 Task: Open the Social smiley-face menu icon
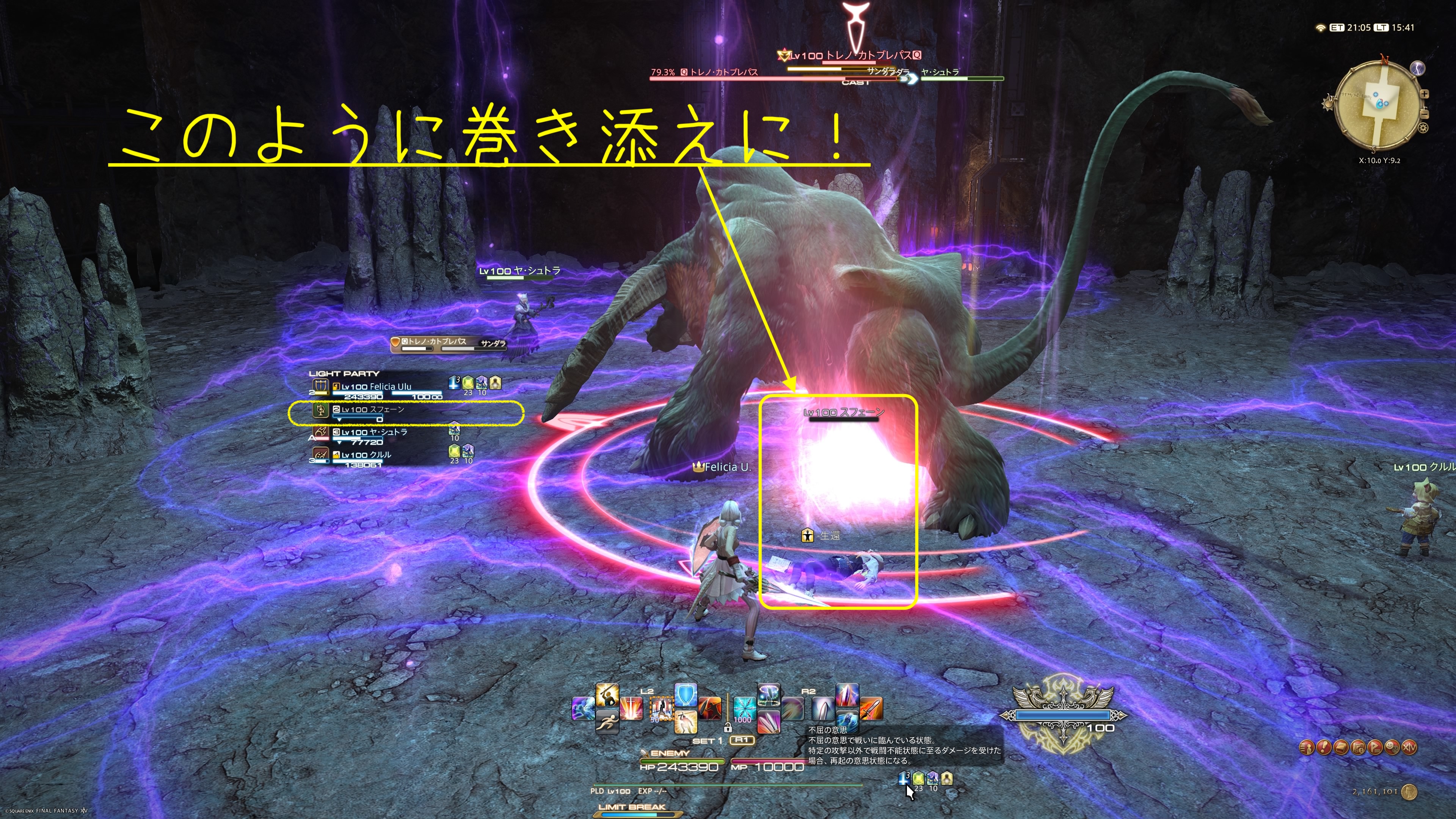pos(1392,748)
